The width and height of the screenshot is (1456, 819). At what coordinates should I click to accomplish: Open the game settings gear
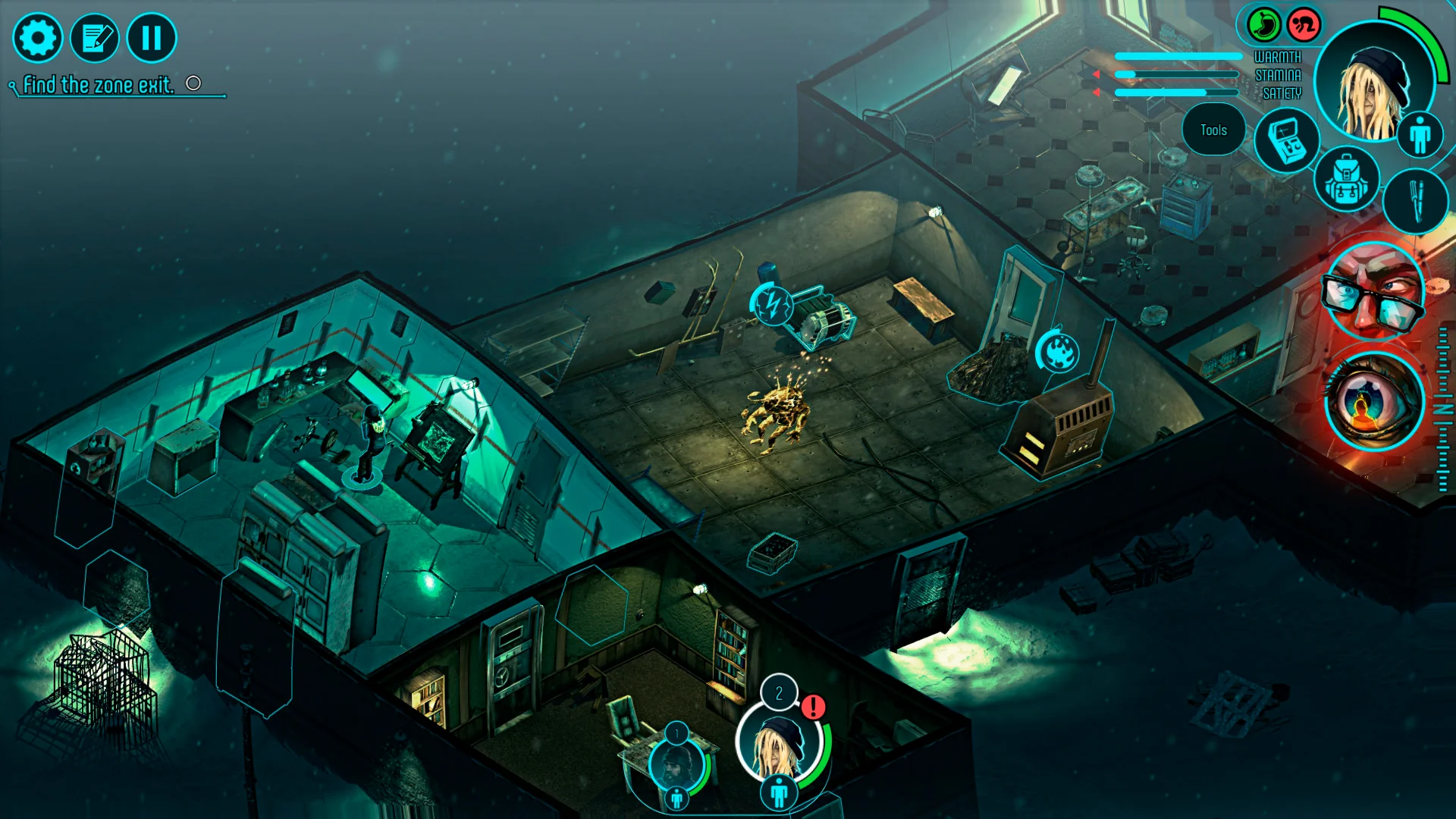pos(38,36)
